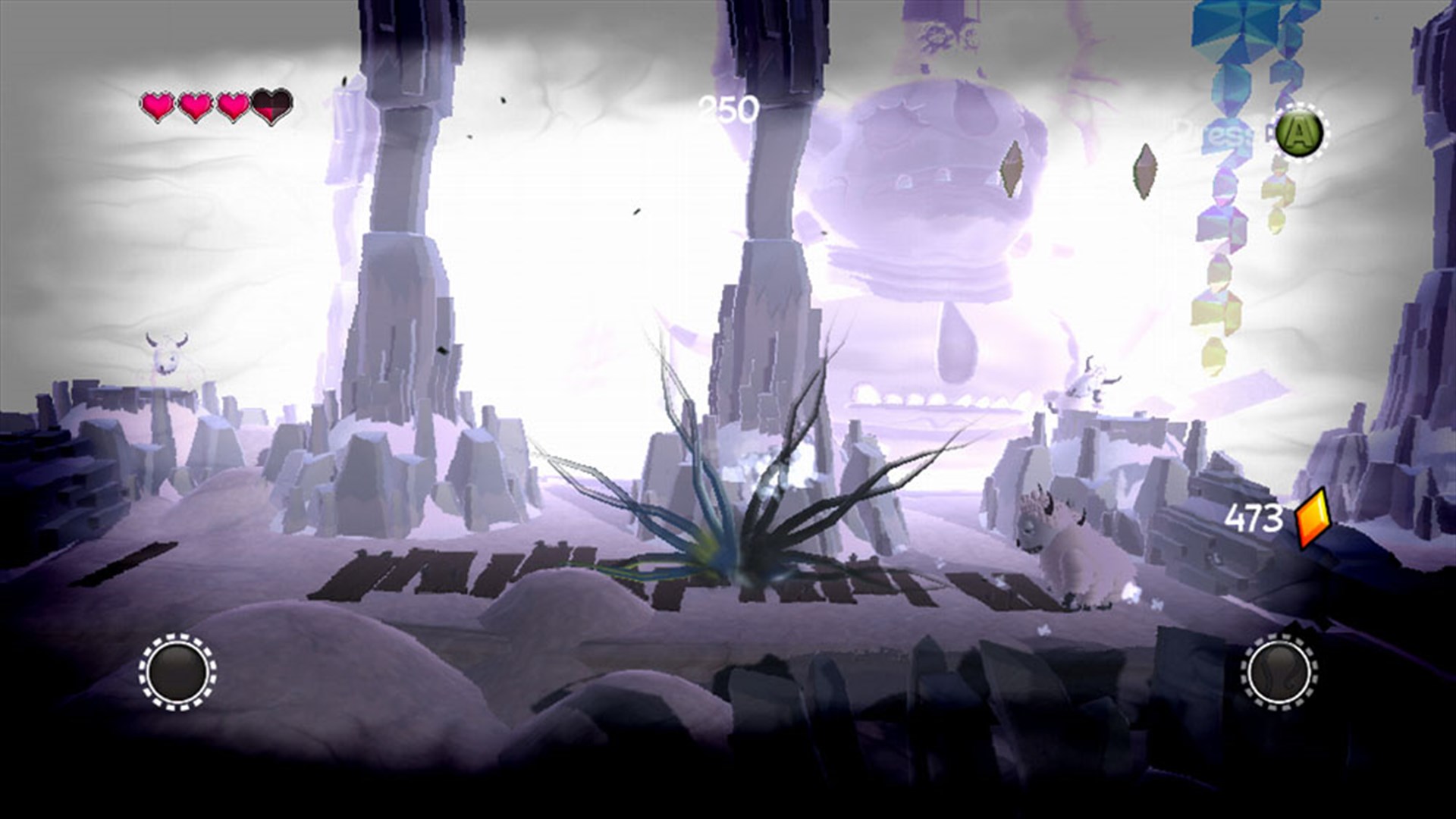Click the third pink heart
Viewport: 1456px width, 819px height.
click(233, 105)
